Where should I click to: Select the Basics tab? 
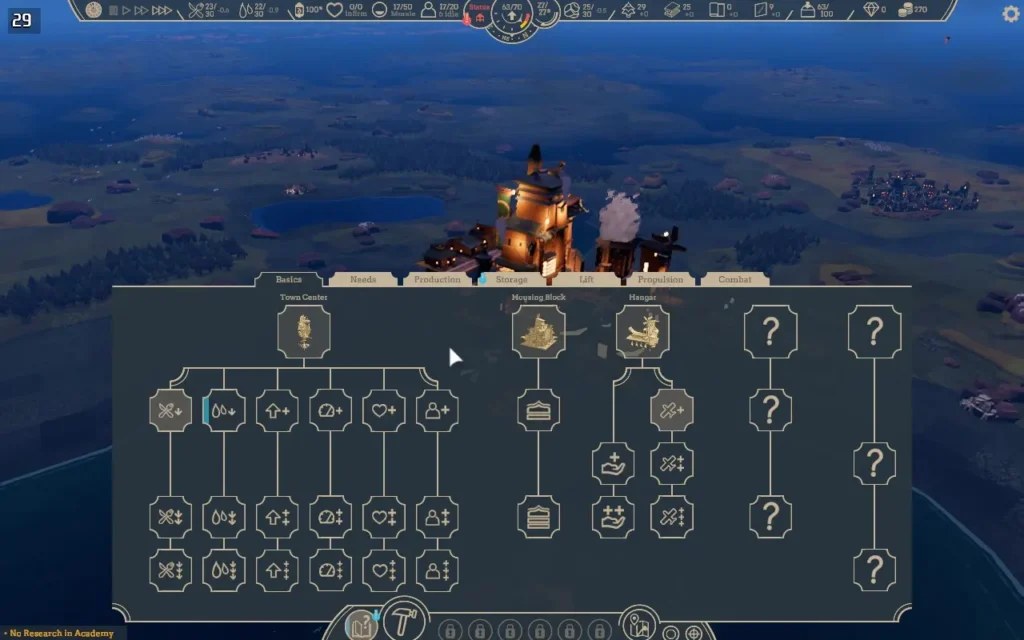pos(288,280)
